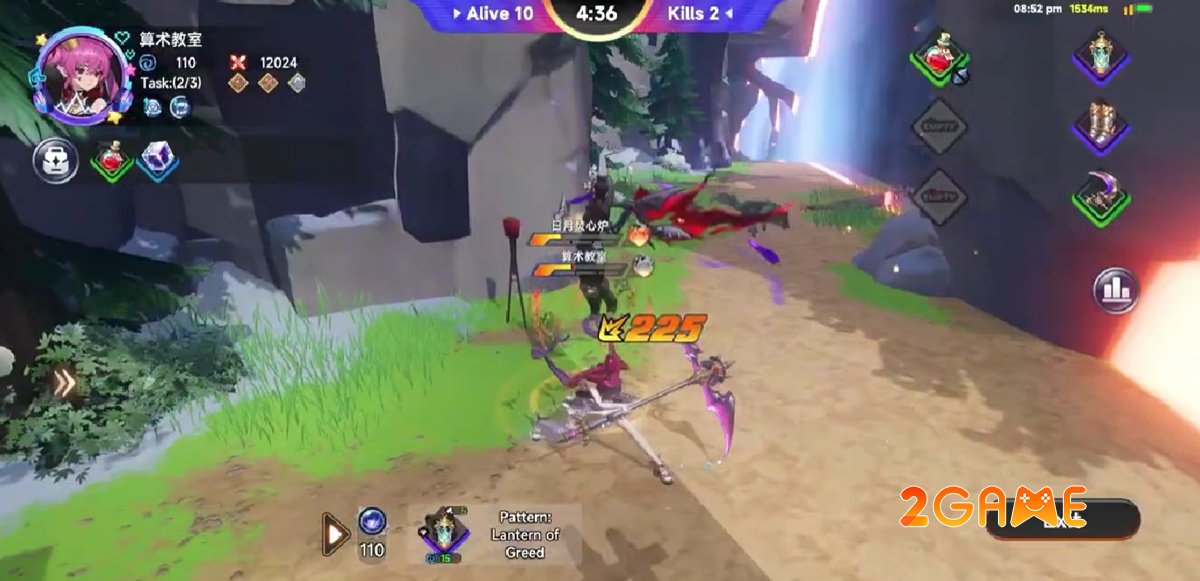The image size is (1200, 581).
Task: Open the backpack inventory button
Action: (x=55, y=160)
